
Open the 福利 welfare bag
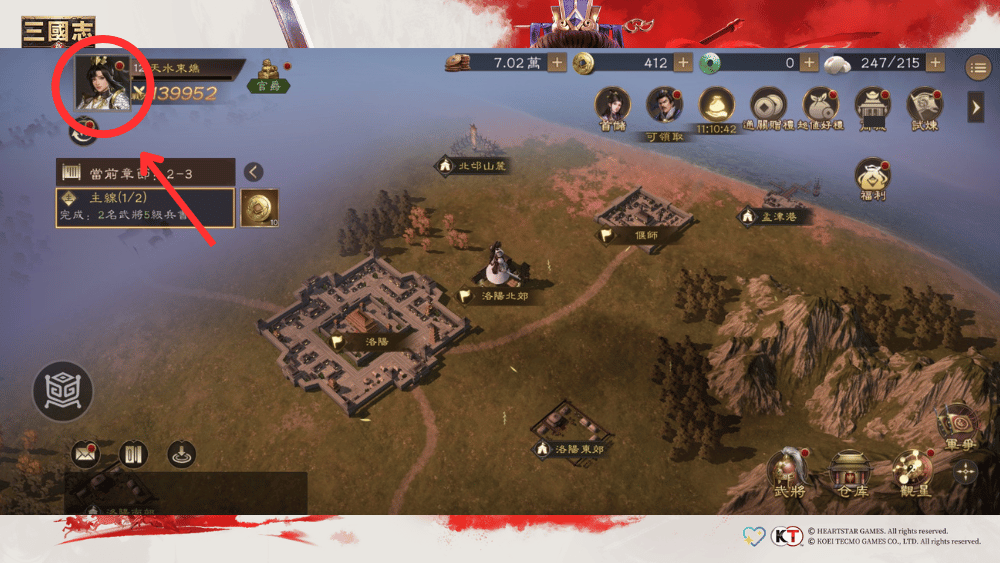coord(873,176)
